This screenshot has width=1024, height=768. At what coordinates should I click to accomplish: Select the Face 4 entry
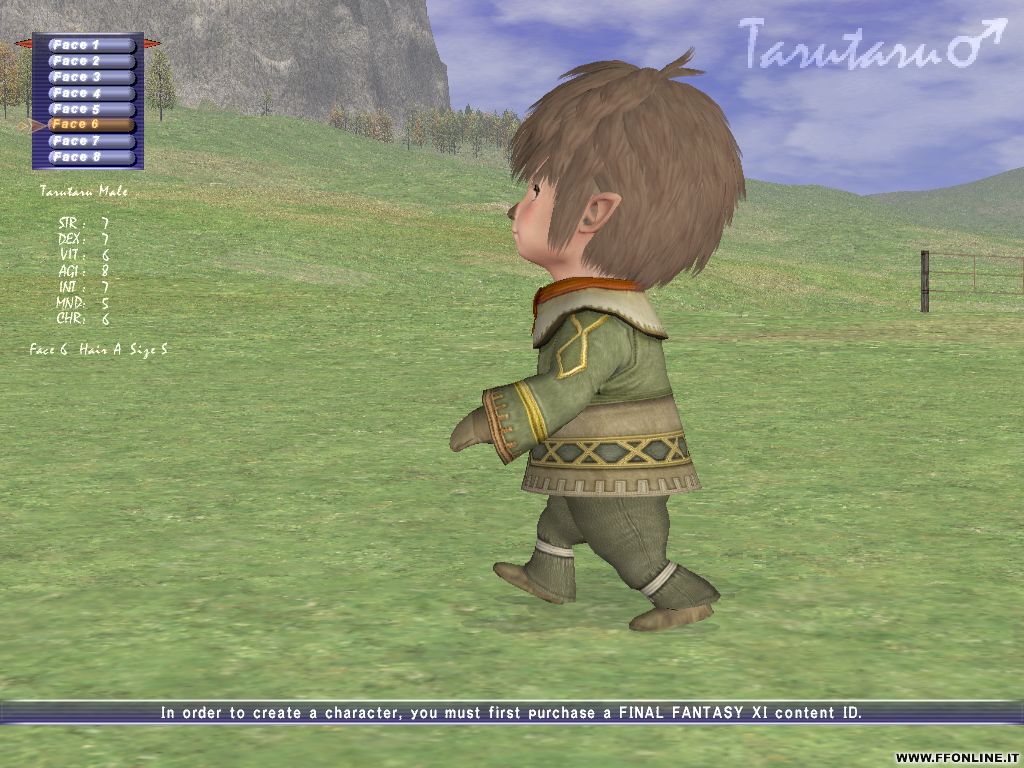(x=91, y=93)
